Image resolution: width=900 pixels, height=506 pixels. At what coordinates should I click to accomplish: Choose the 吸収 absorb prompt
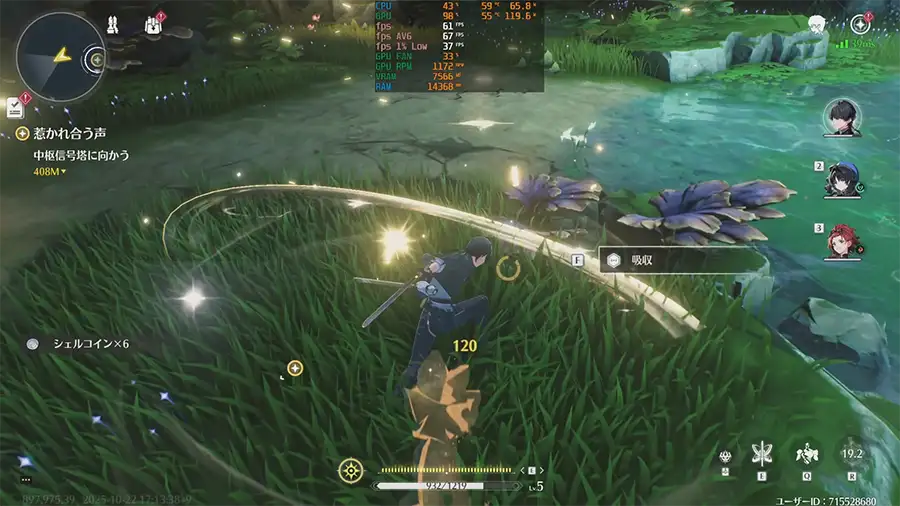click(x=641, y=260)
